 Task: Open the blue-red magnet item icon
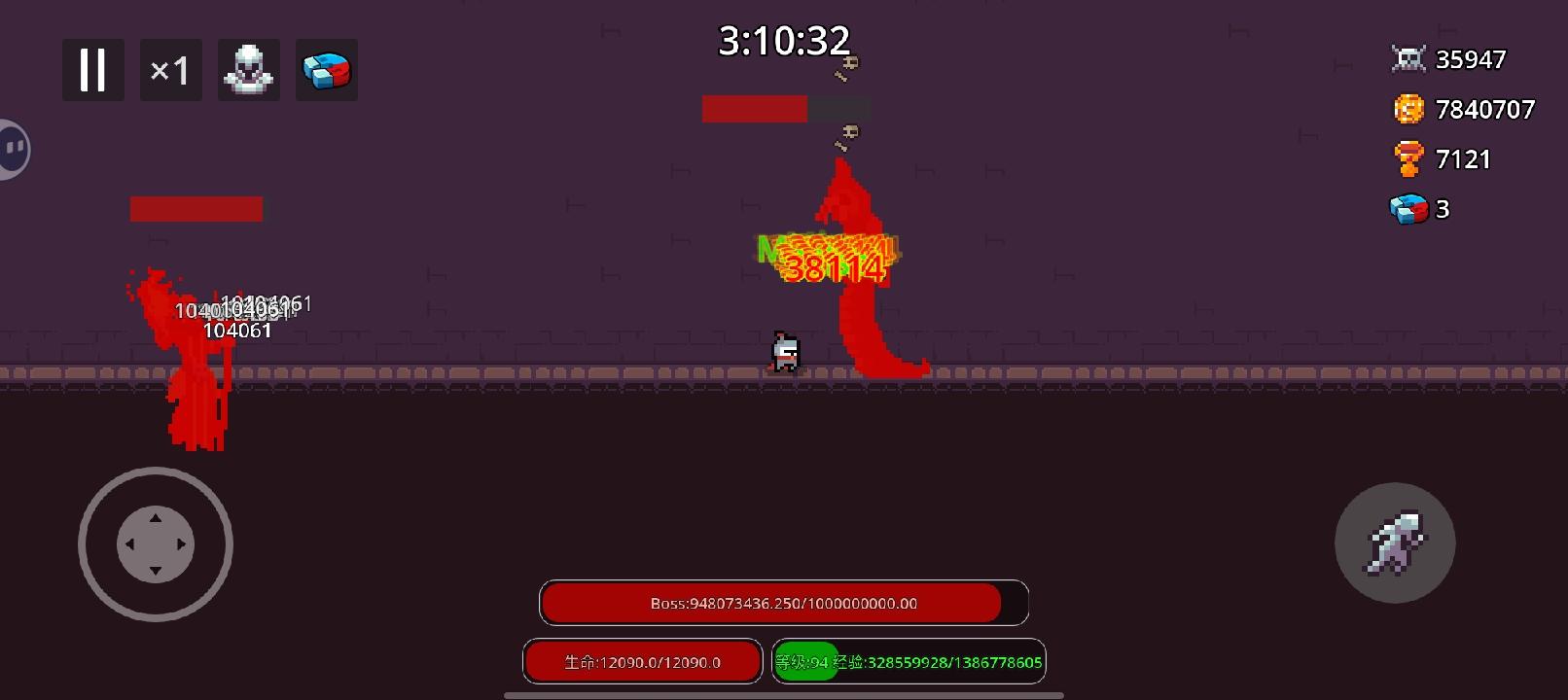[326, 69]
